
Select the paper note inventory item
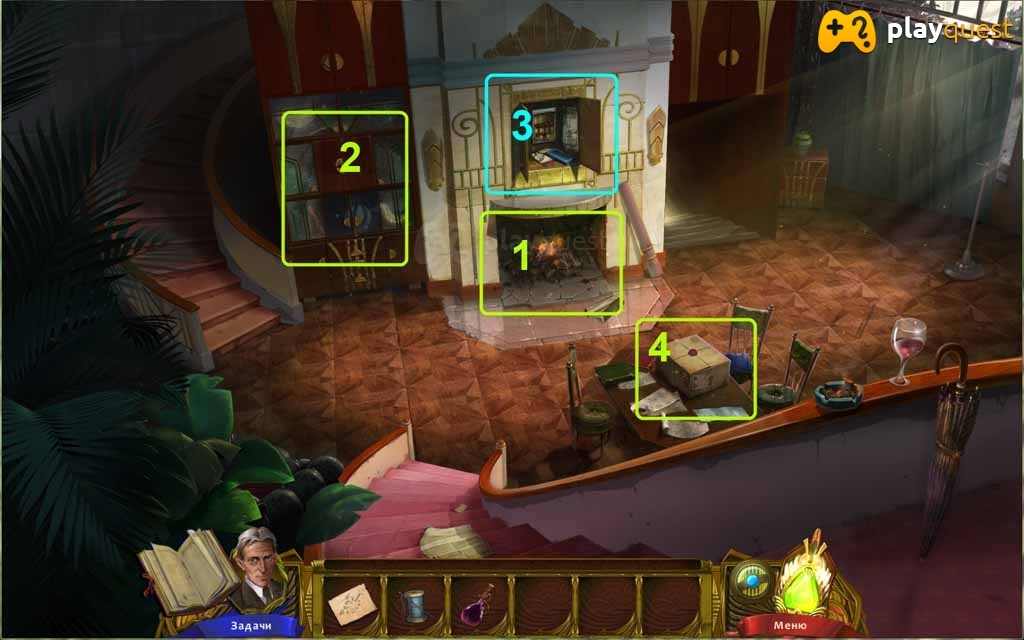347,605
